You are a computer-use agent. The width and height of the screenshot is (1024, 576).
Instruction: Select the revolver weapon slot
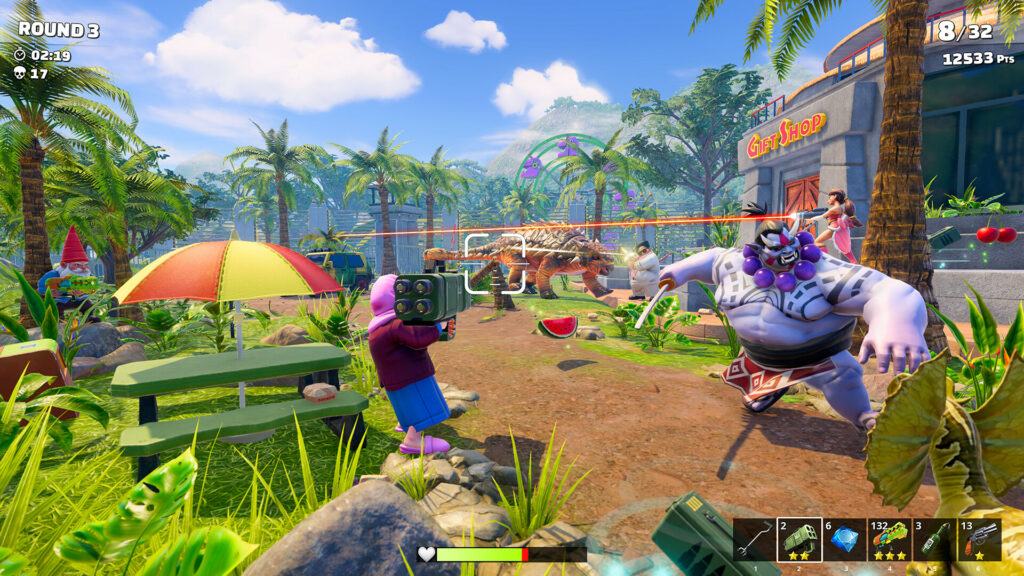click(980, 539)
